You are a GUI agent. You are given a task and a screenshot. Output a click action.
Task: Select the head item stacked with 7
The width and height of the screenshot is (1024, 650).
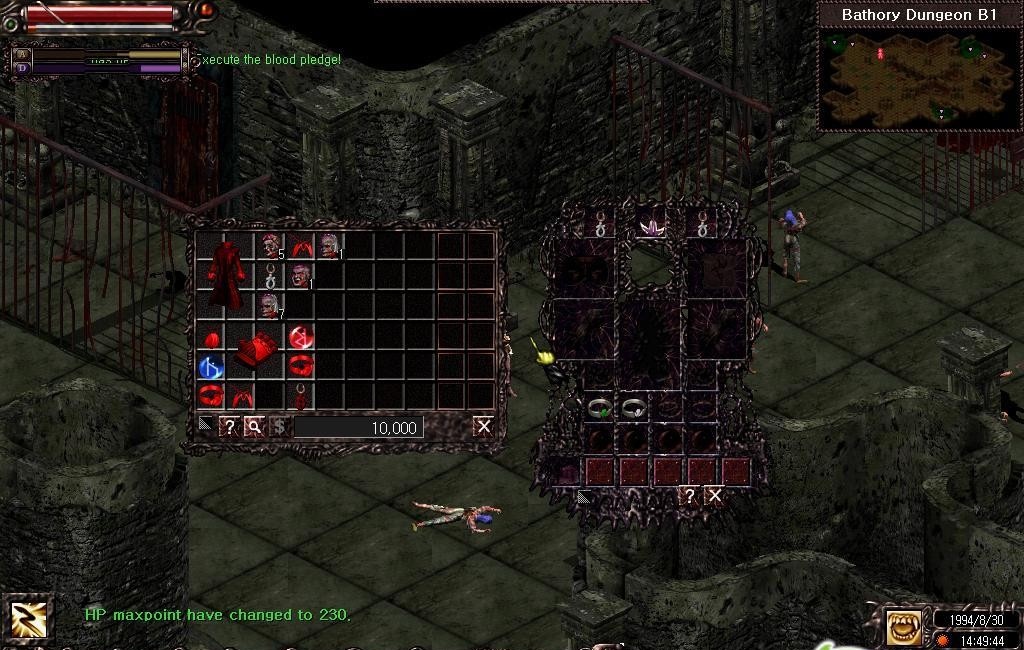[270, 305]
